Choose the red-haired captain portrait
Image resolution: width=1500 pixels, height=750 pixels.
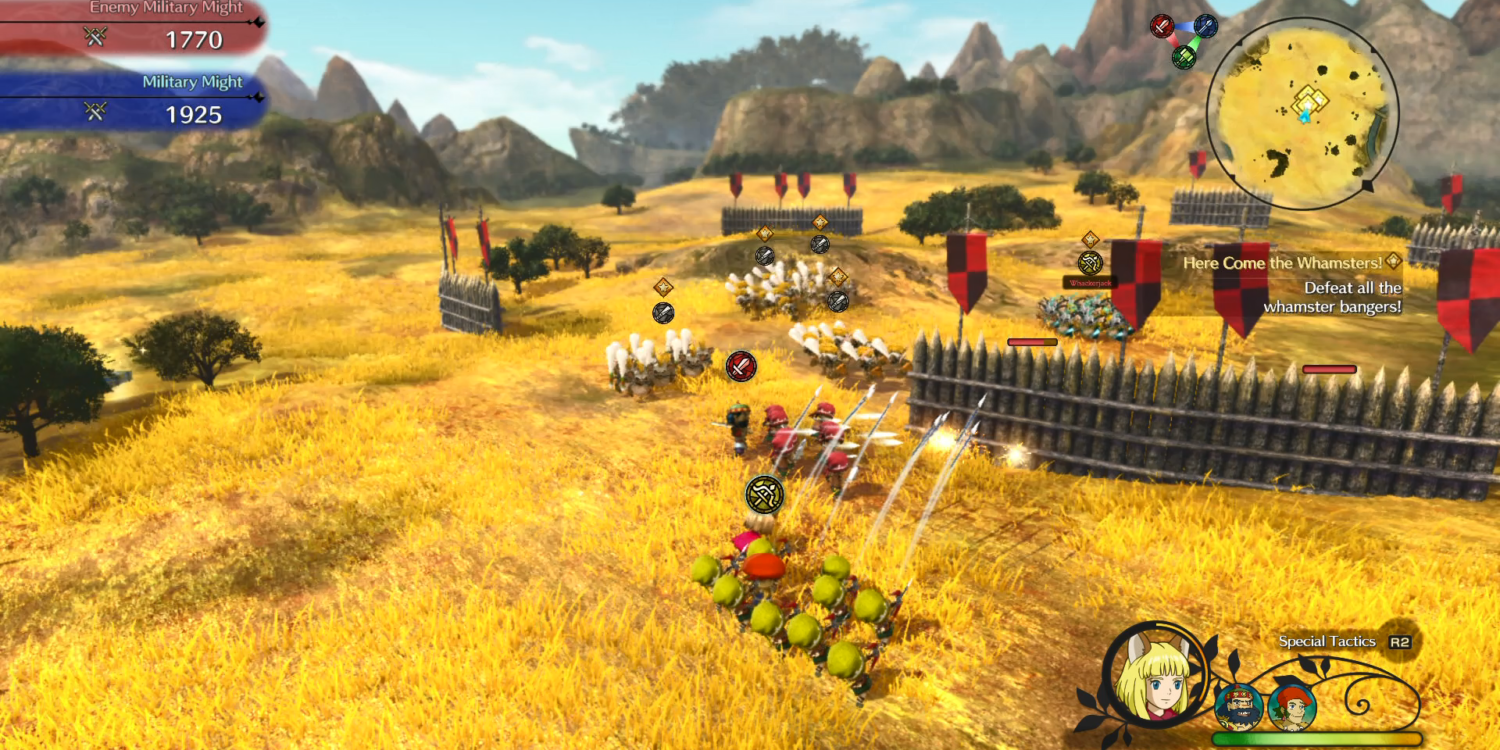tap(1291, 707)
